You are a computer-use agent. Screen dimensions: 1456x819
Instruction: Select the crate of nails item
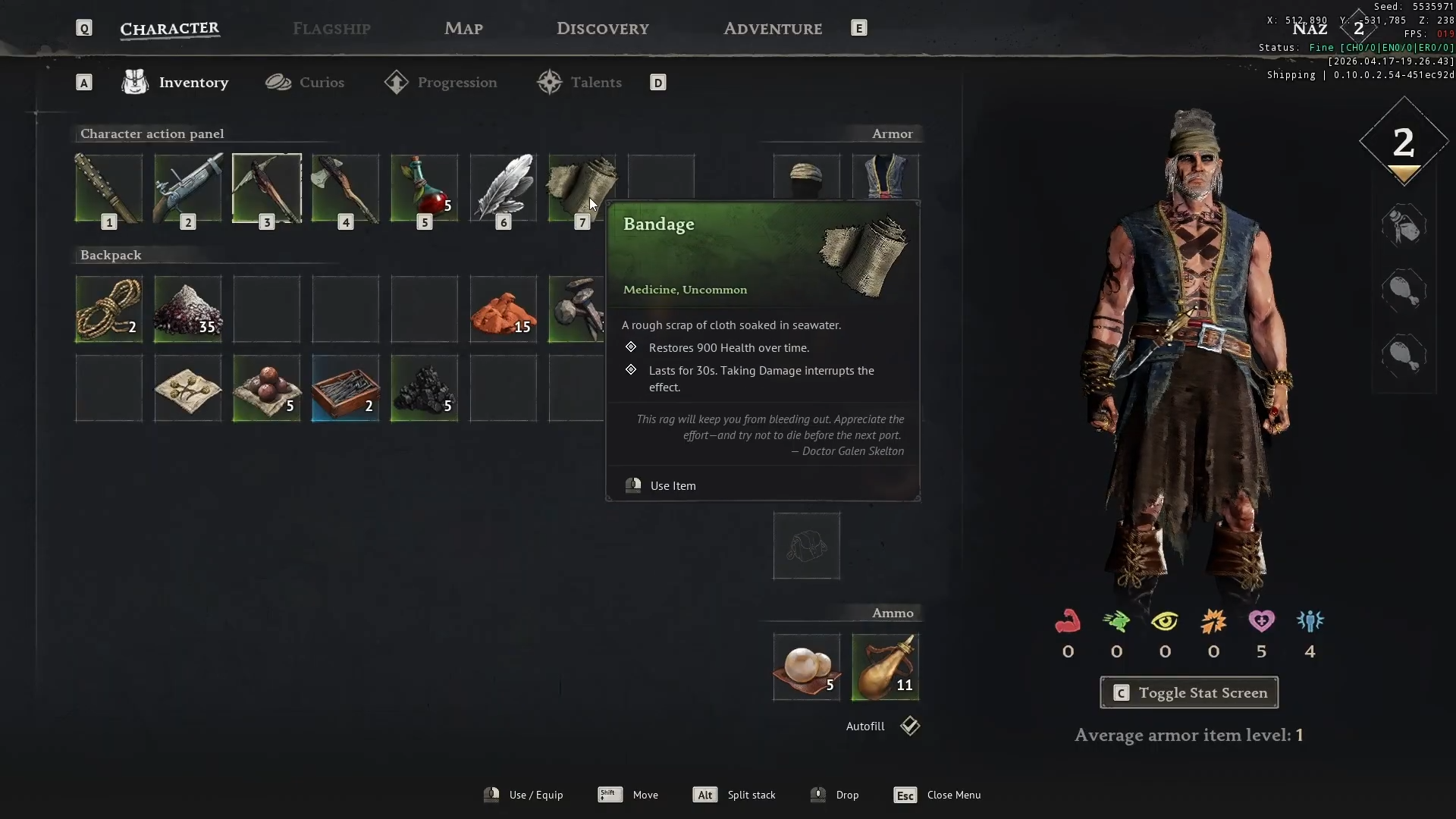click(345, 388)
